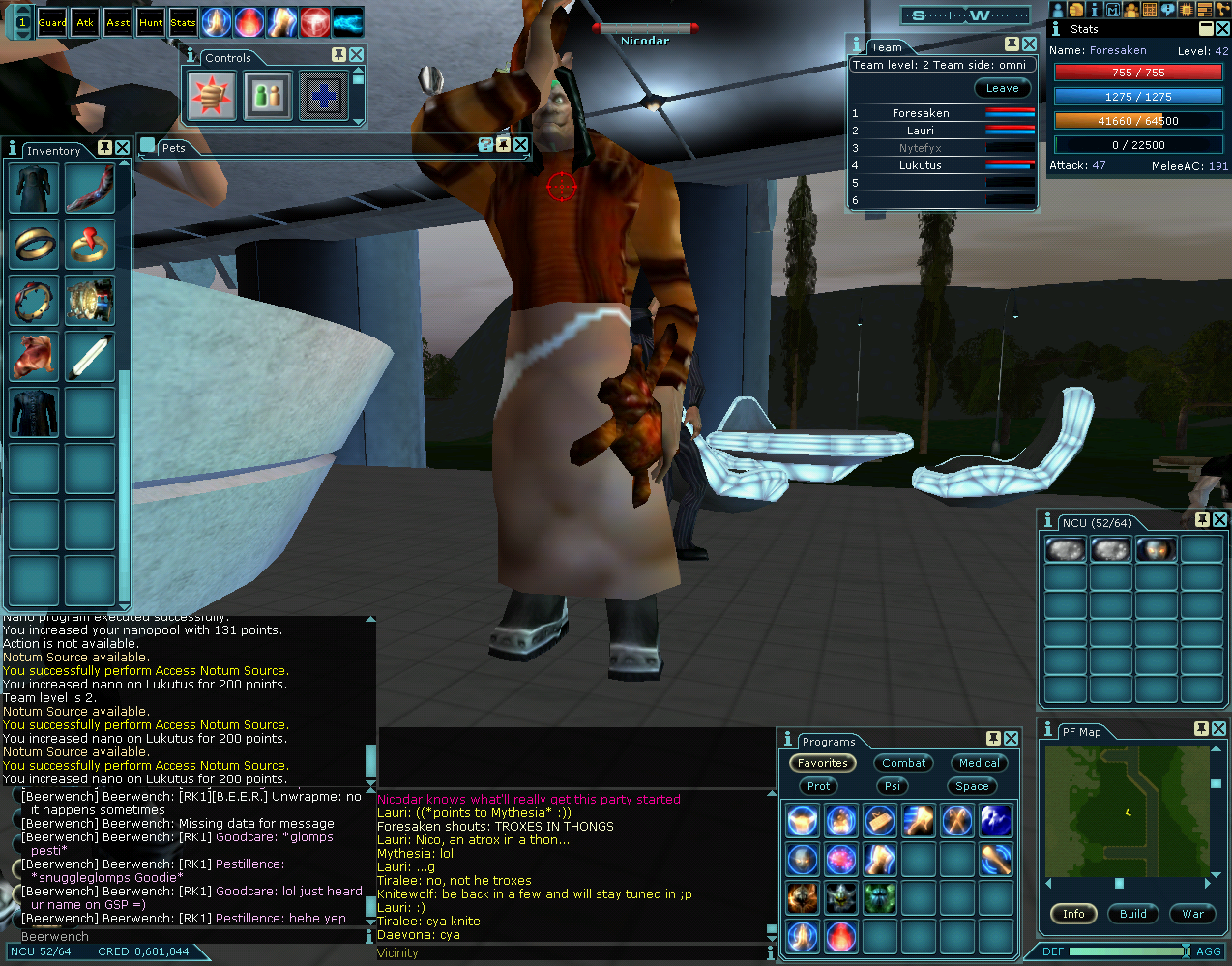
Task: Close the Inventory window
Action: point(123,148)
